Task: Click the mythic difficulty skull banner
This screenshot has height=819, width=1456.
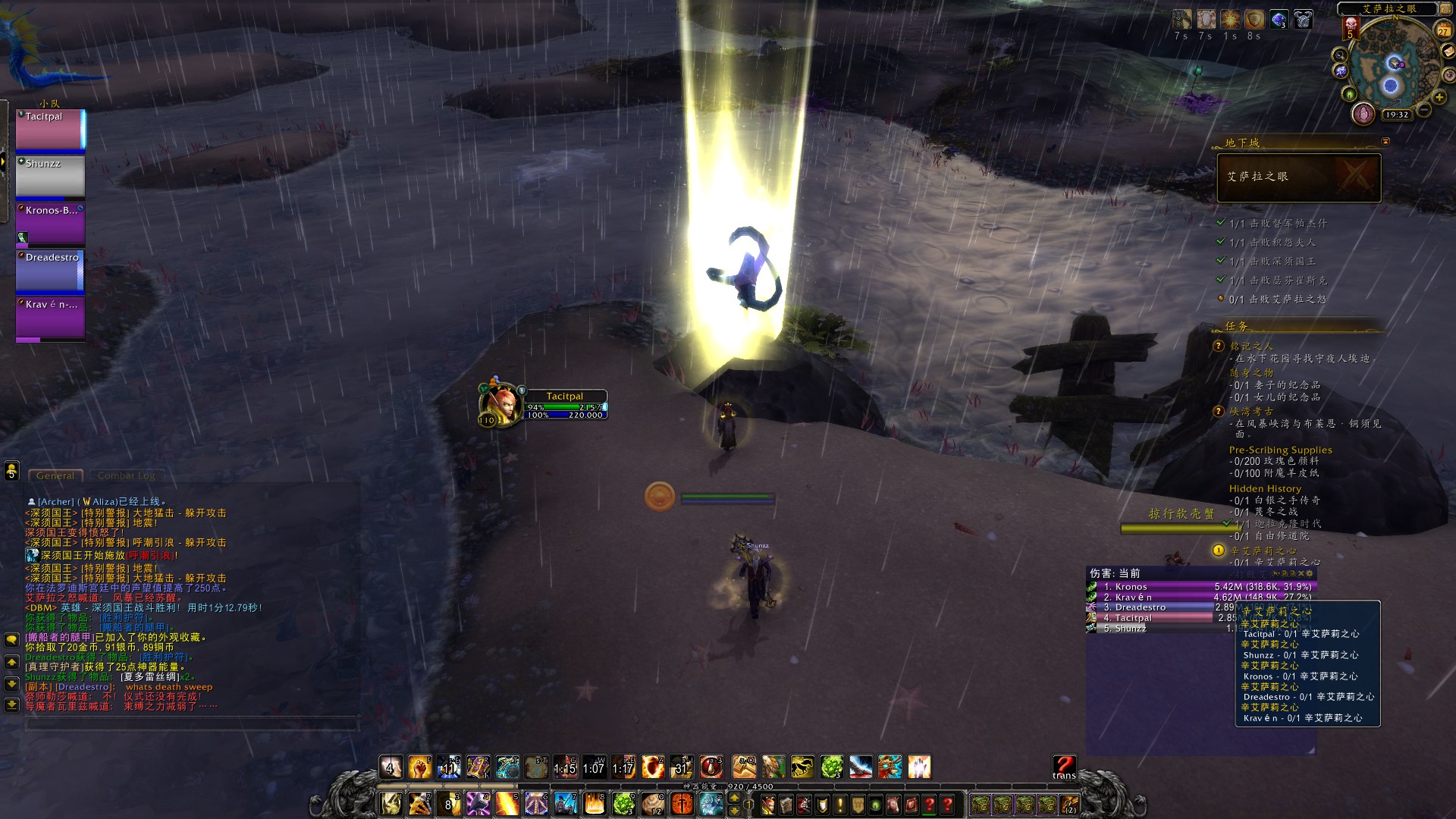Action: point(1350,28)
